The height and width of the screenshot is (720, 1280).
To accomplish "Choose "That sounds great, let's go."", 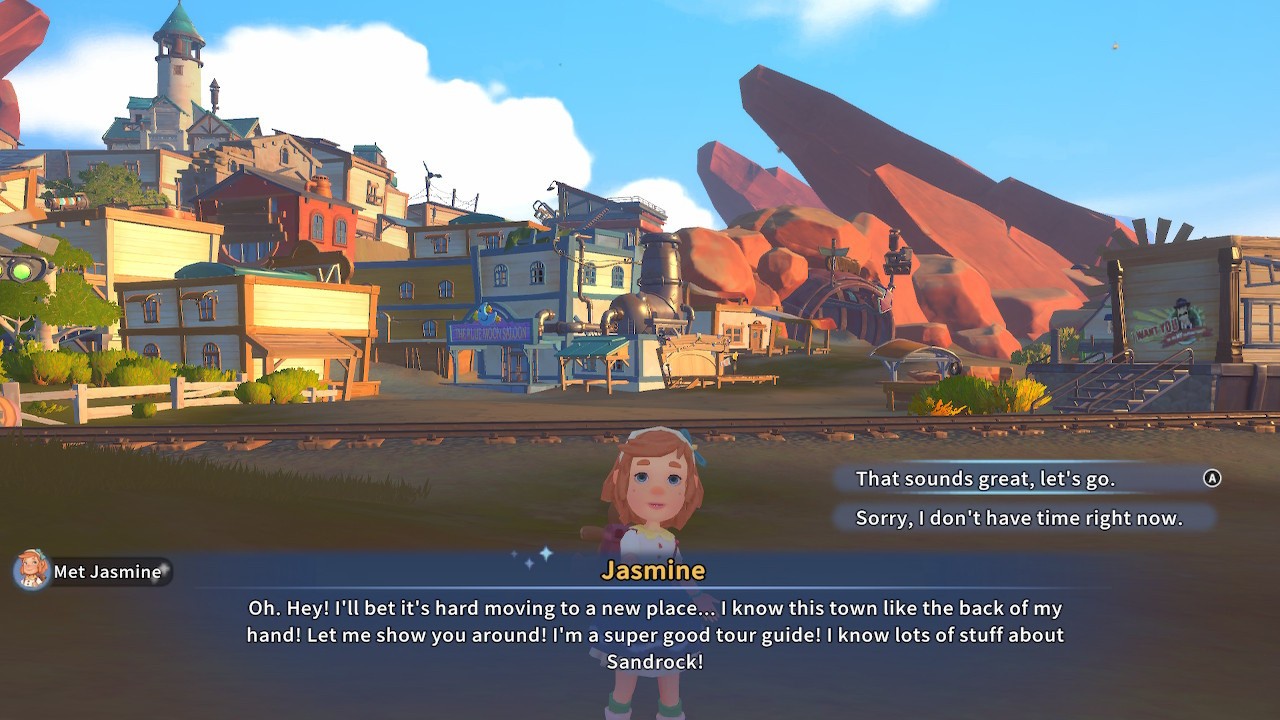I will click(985, 479).
